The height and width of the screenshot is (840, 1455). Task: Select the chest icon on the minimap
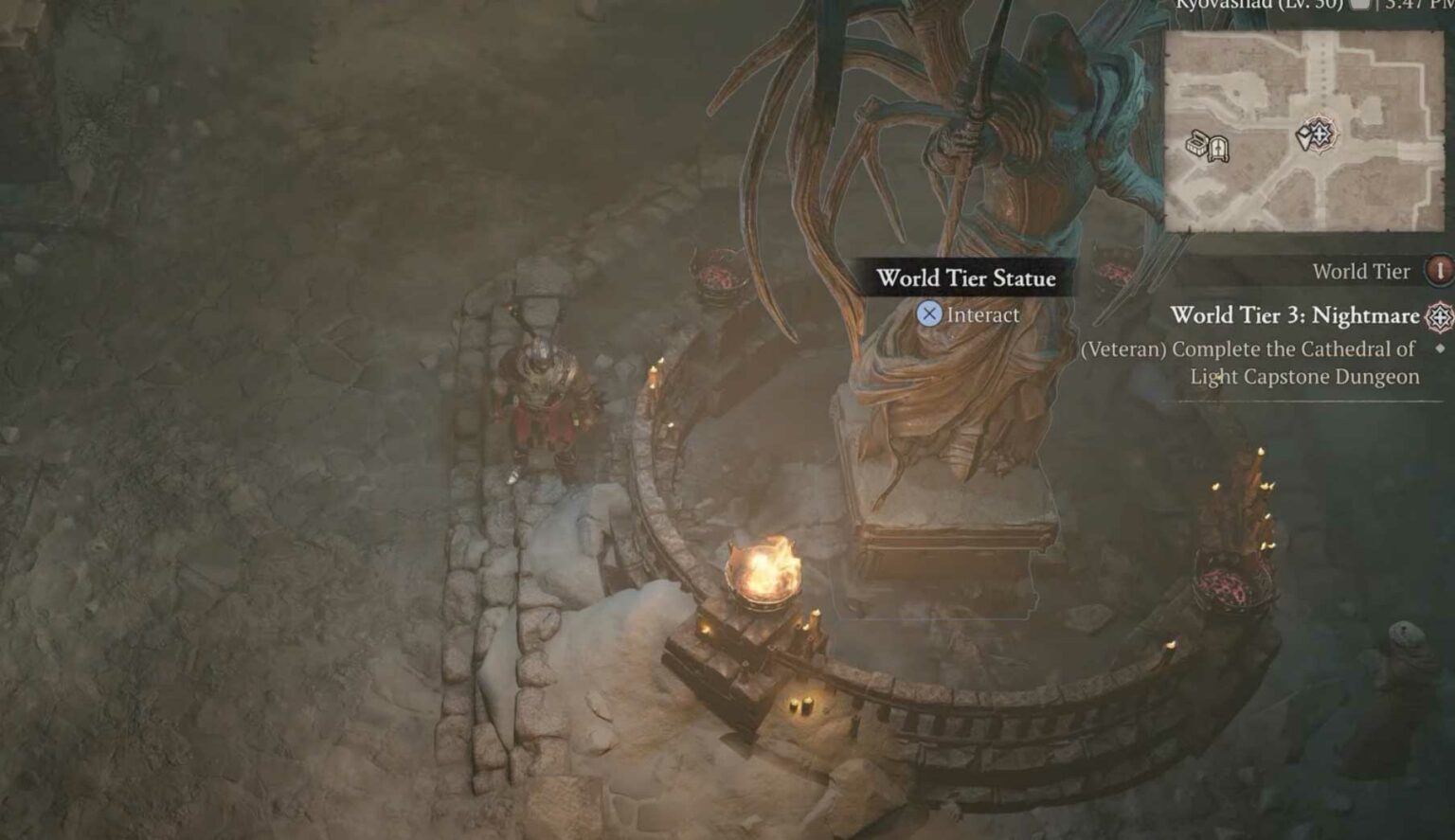pyautogui.click(x=1196, y=143)
